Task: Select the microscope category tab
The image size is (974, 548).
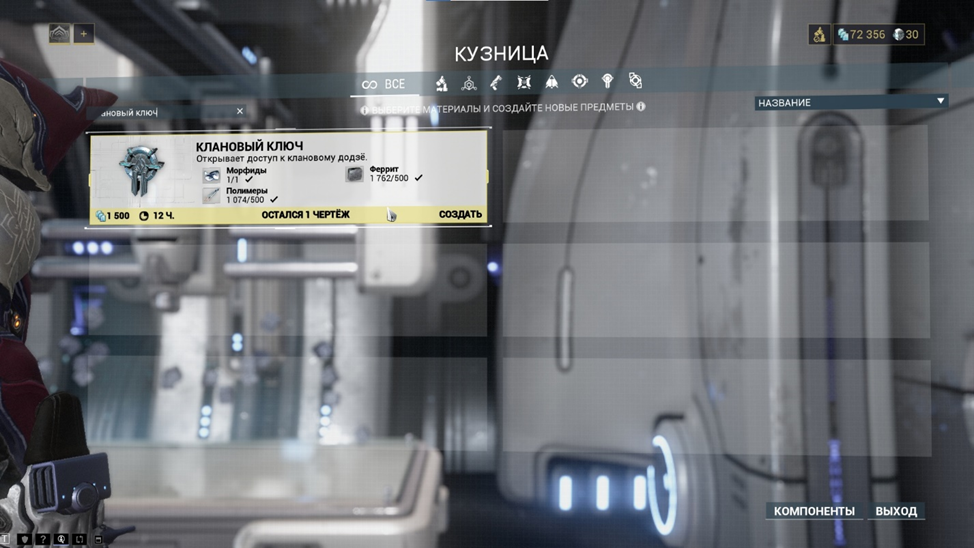Action: coord(441,83)
